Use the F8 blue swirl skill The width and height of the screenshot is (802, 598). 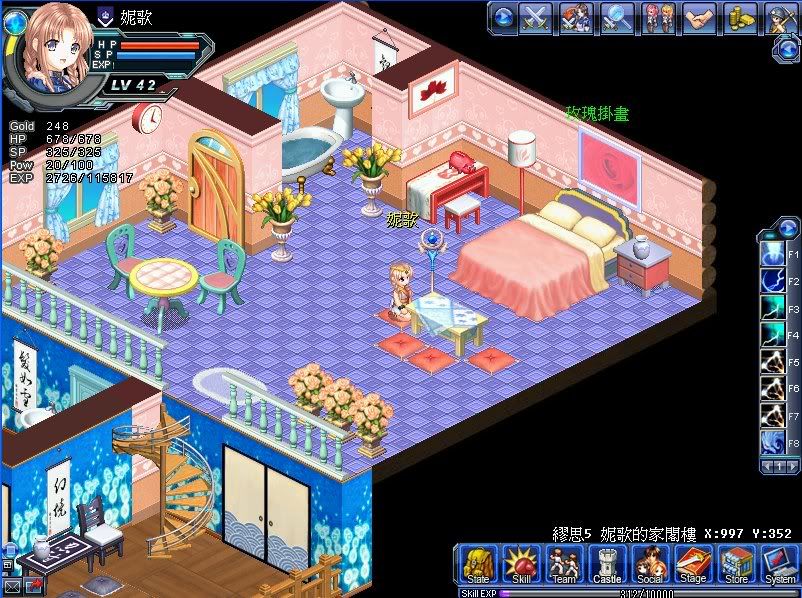[772, 440]
